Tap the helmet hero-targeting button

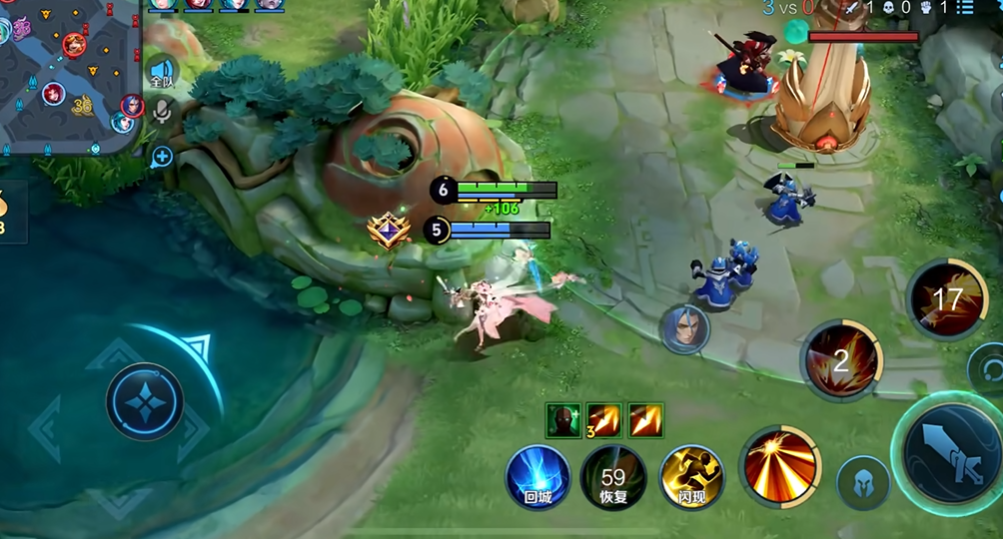tap(862, 482)
